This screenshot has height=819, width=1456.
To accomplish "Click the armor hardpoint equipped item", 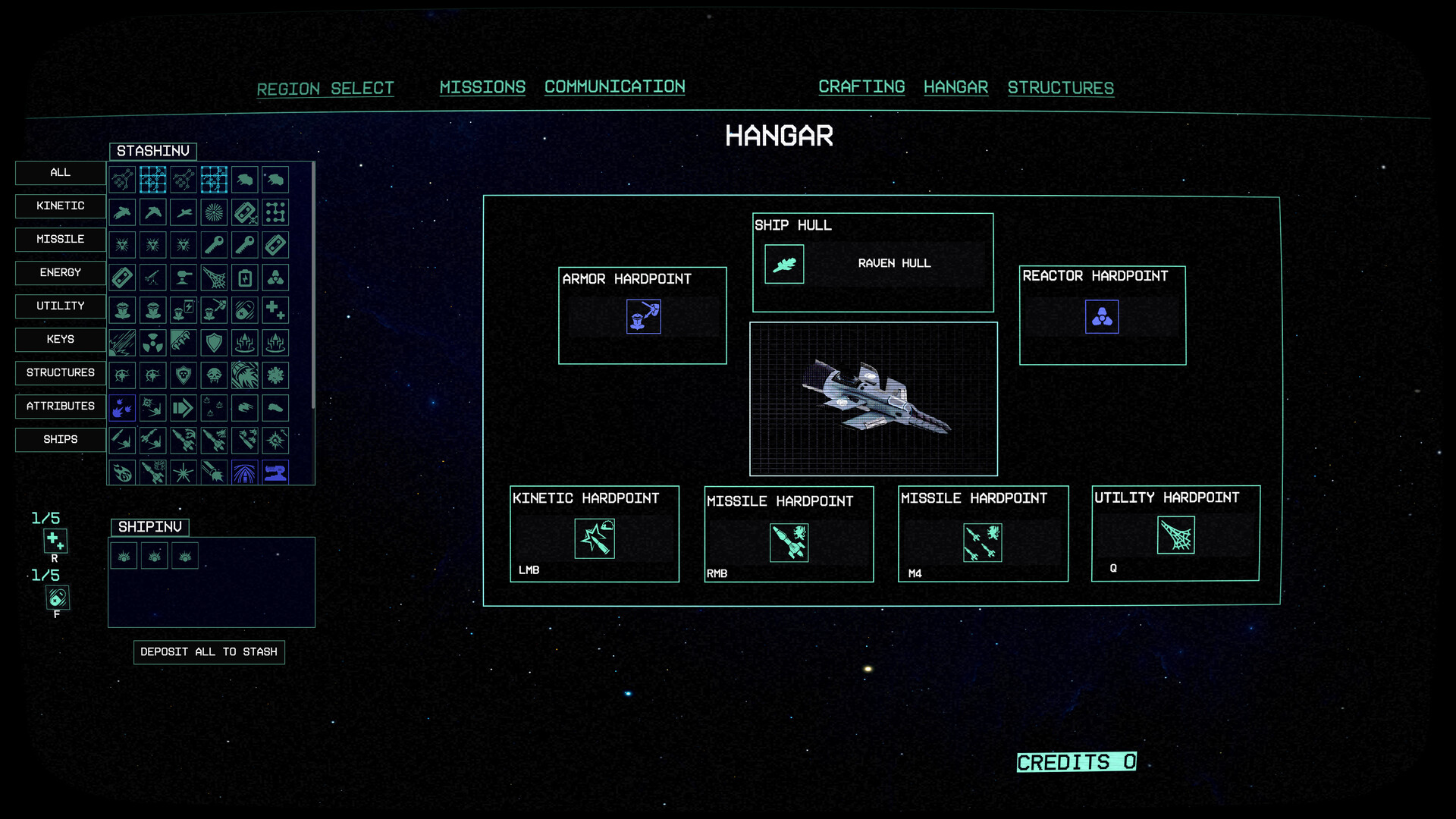I will tap(643, 317).
